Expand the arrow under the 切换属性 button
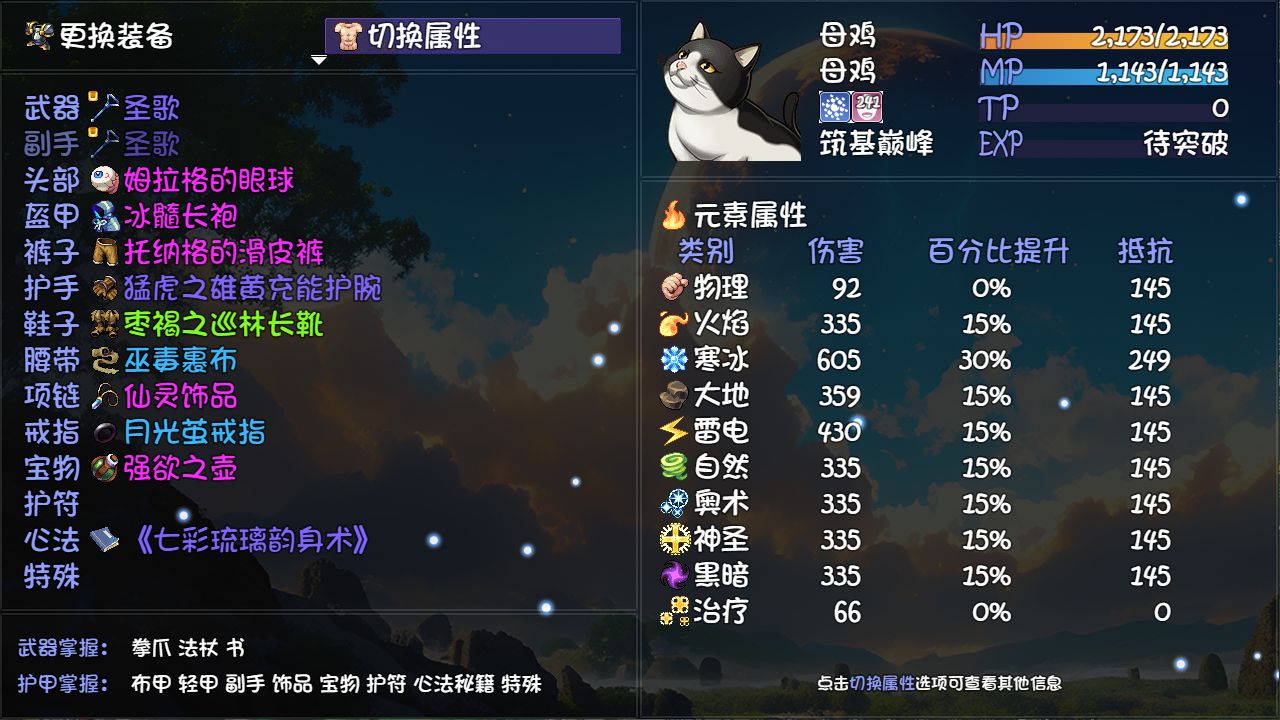Screen dimensions: 1280x720 [x=319, y=58]
